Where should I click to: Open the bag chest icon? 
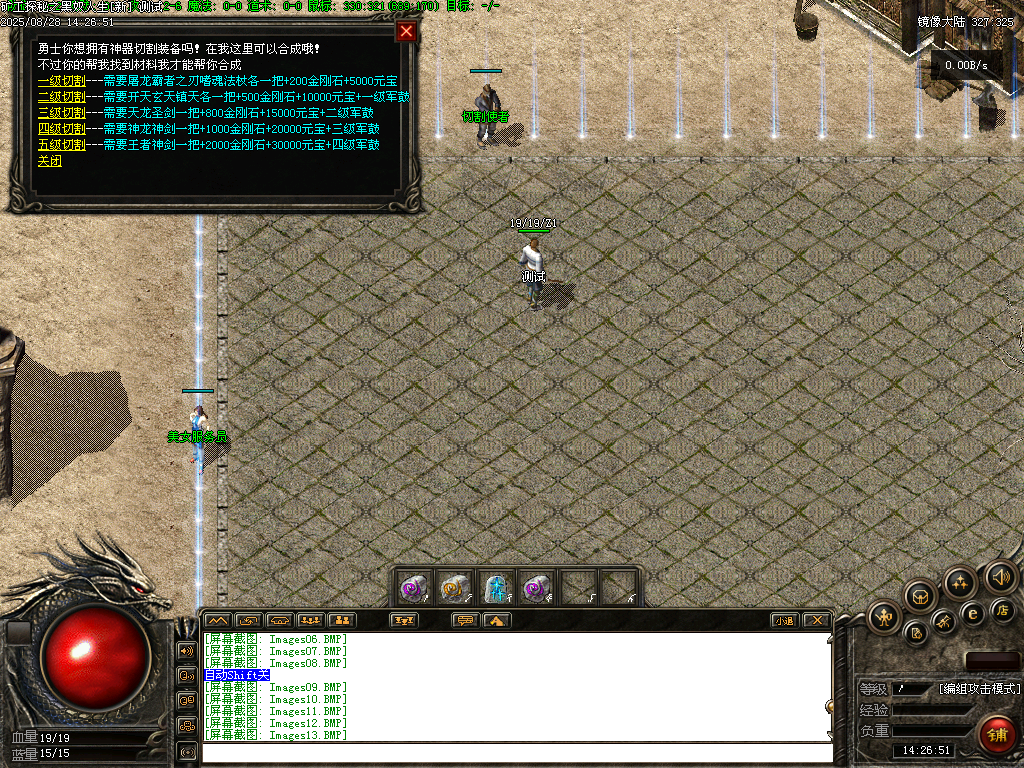coord(921,597)
